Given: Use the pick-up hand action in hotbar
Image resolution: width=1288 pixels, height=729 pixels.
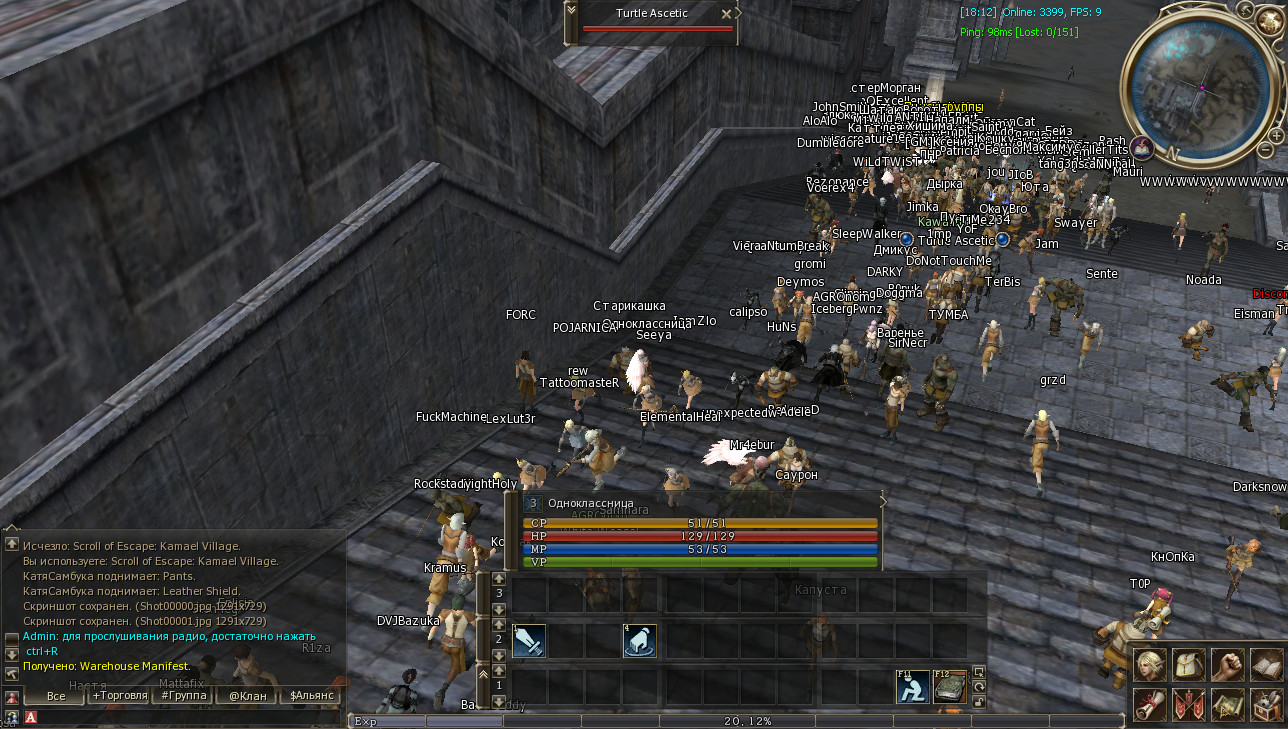Looking at the screenshot, I should click(x=639, y=641).
